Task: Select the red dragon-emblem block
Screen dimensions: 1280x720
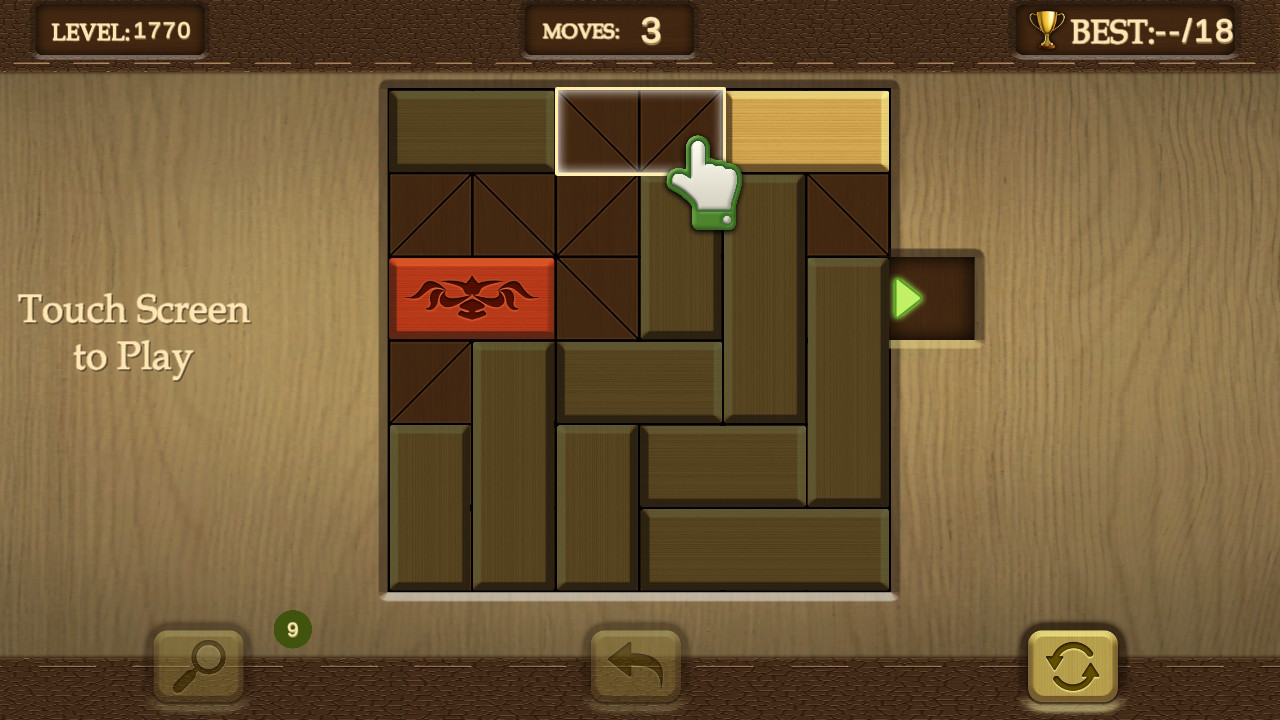Action: [x=473, y=297]
